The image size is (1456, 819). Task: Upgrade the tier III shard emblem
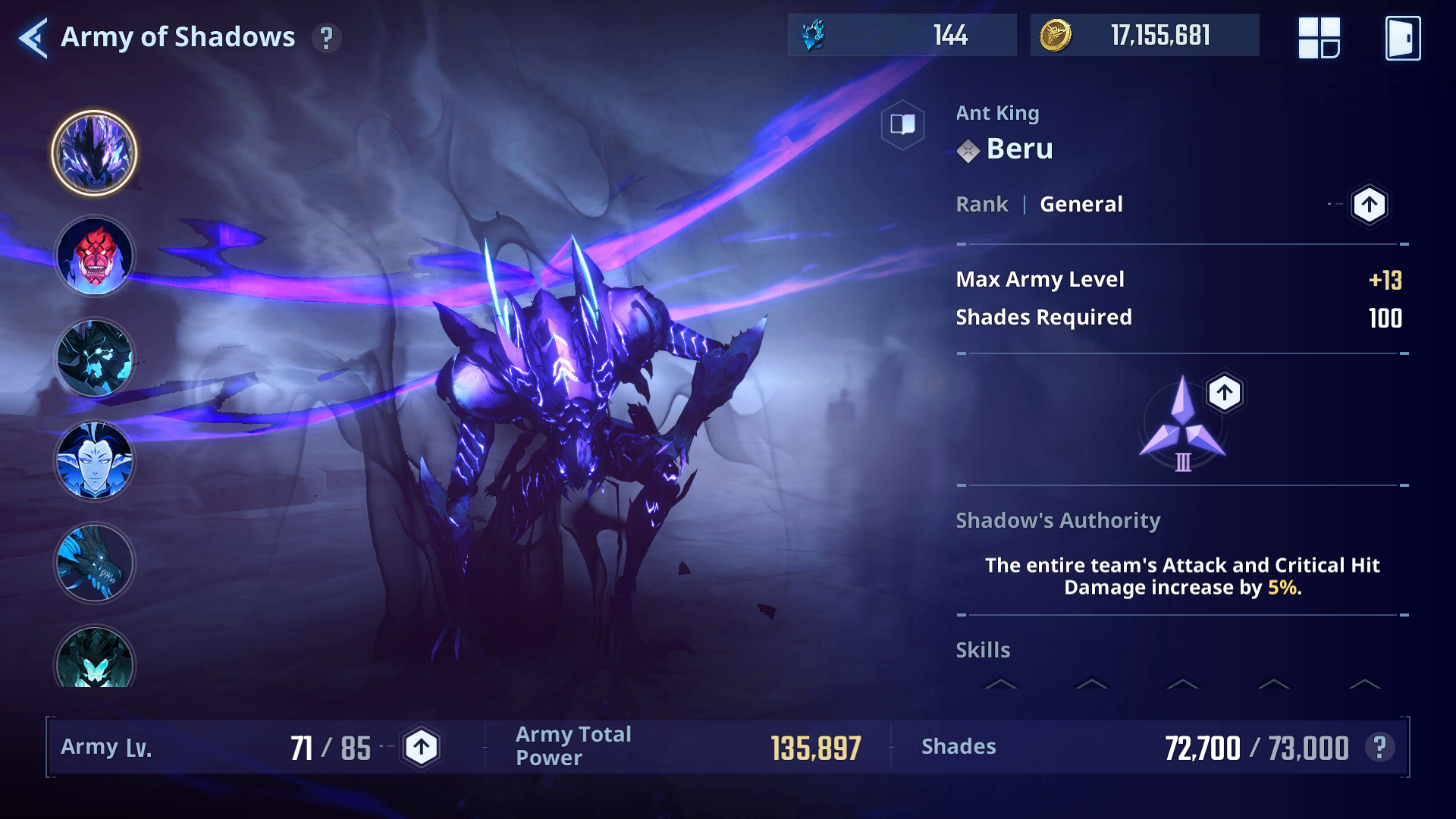tap(1224, 393)
